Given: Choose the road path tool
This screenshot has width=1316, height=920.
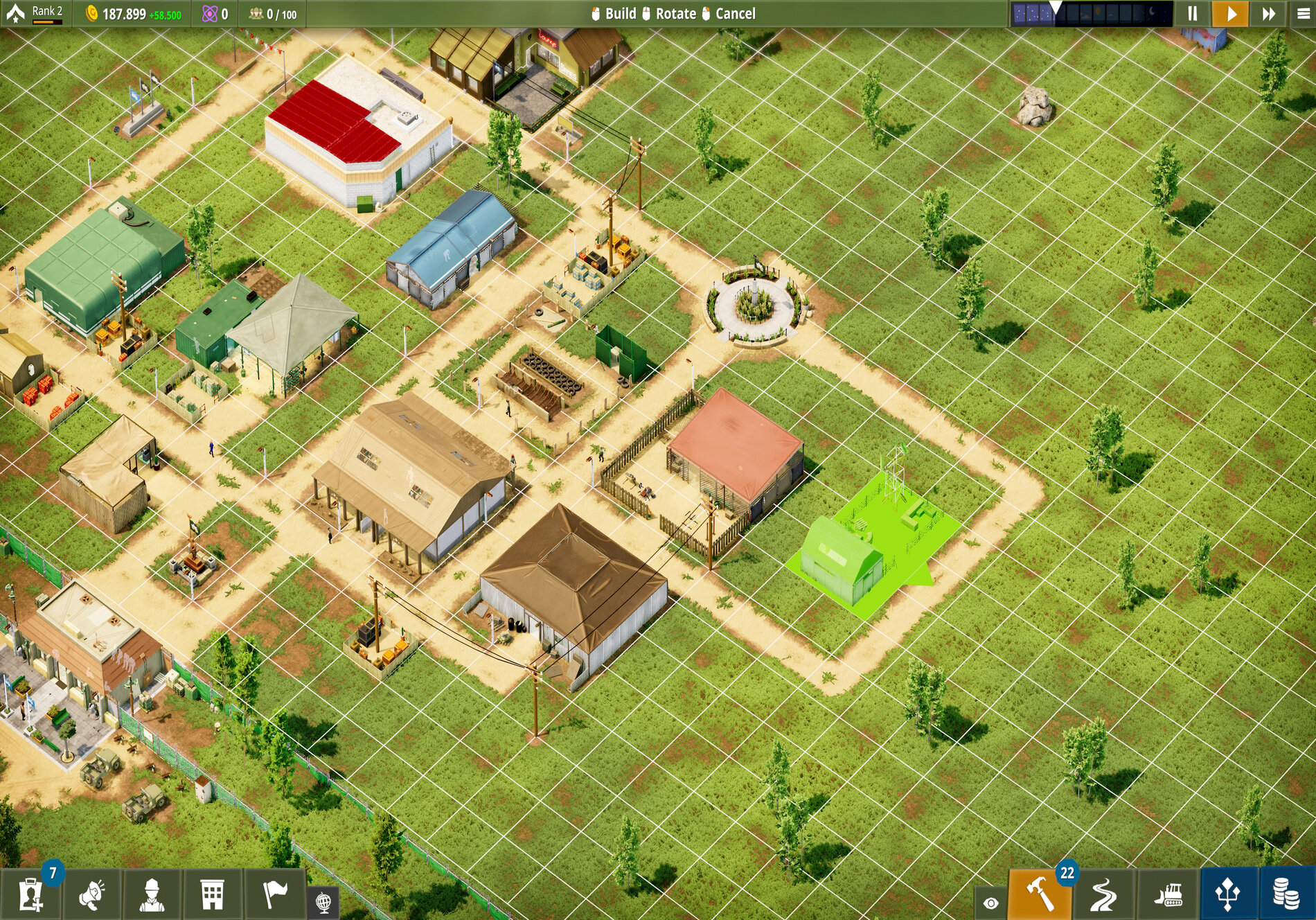Looking at the screenshot, I should pos(1103,894).
